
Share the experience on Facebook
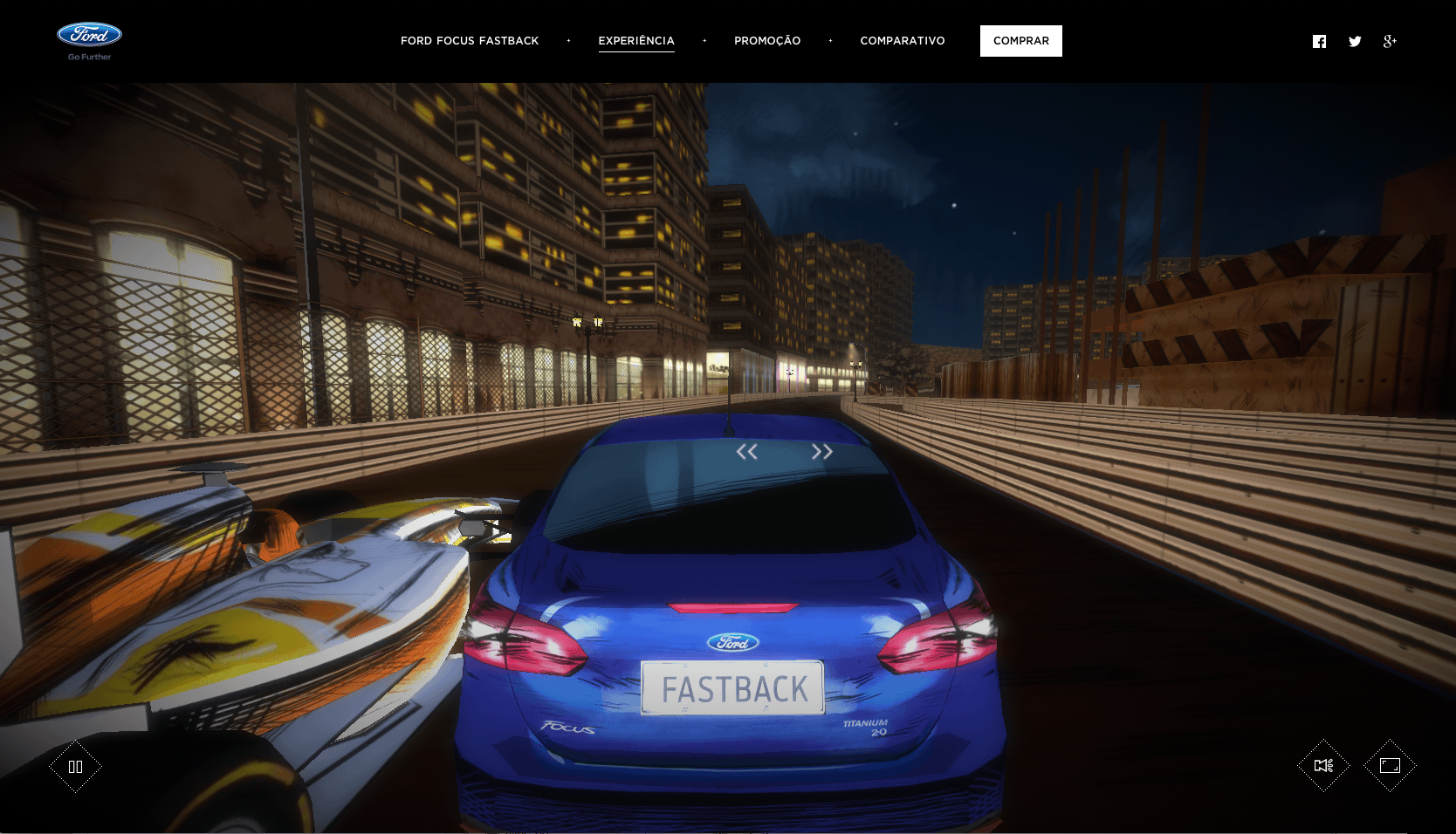(1319, 41)
